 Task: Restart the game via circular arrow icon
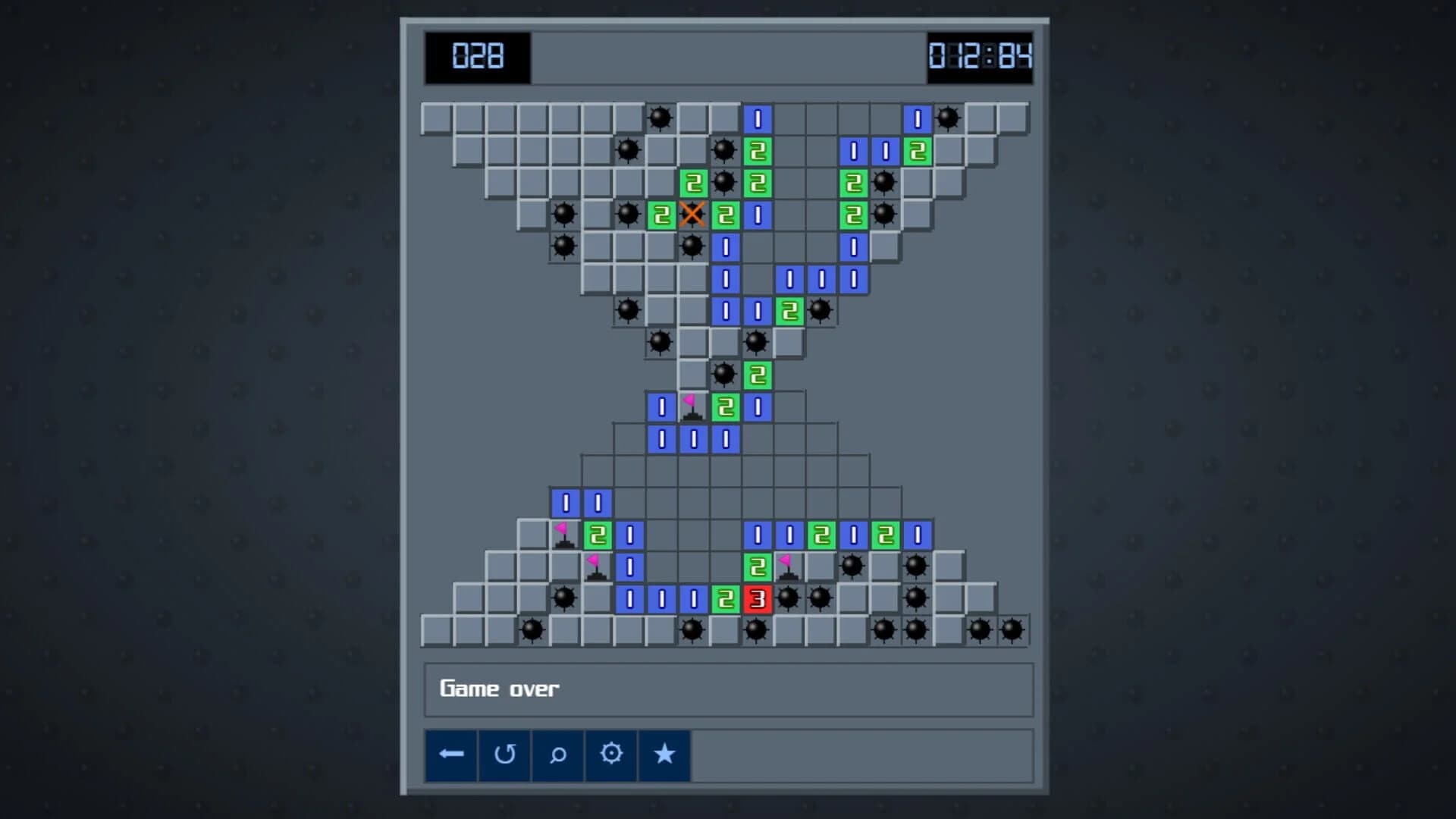(505, 755)
